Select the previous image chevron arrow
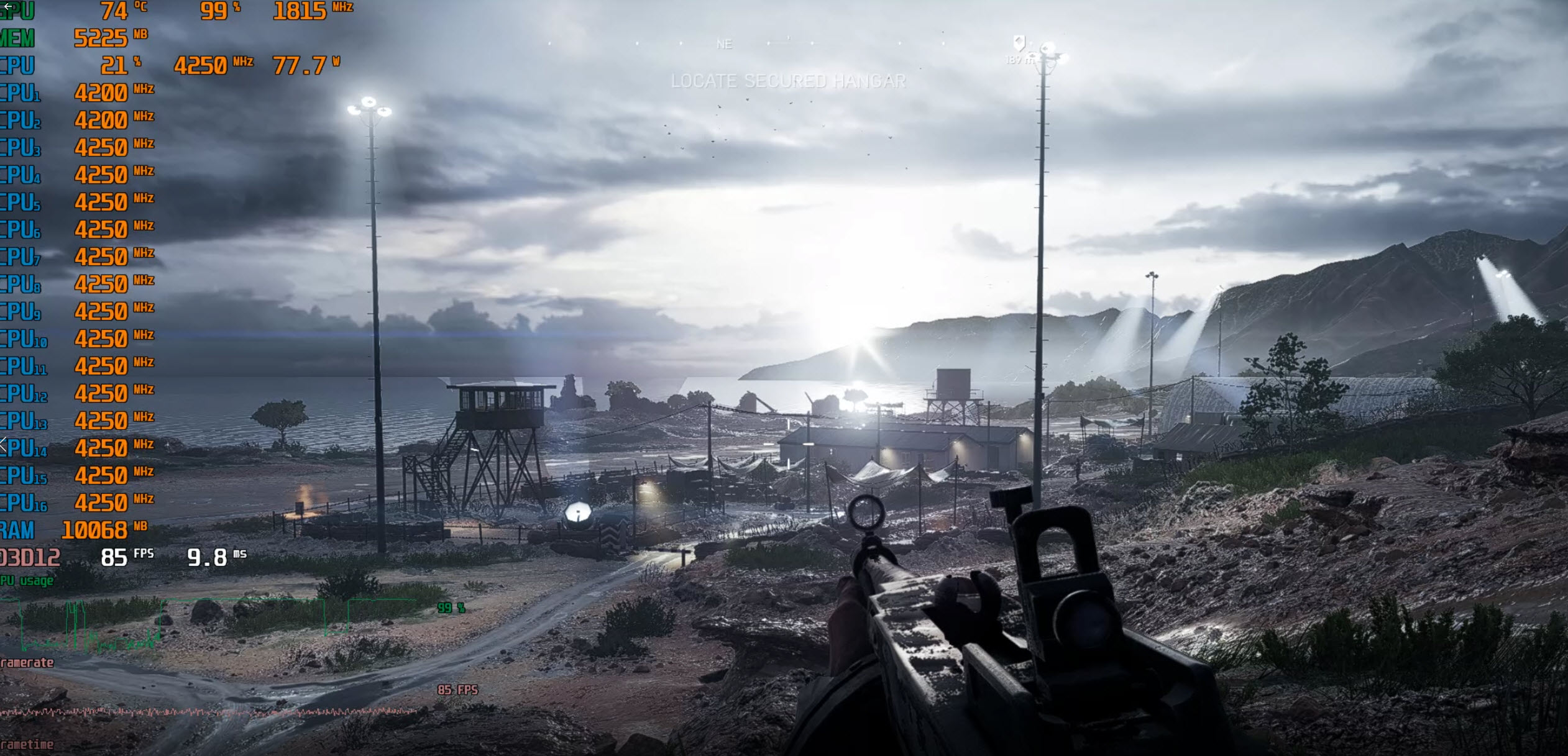The image size is (1568, 756). (4, 444)
